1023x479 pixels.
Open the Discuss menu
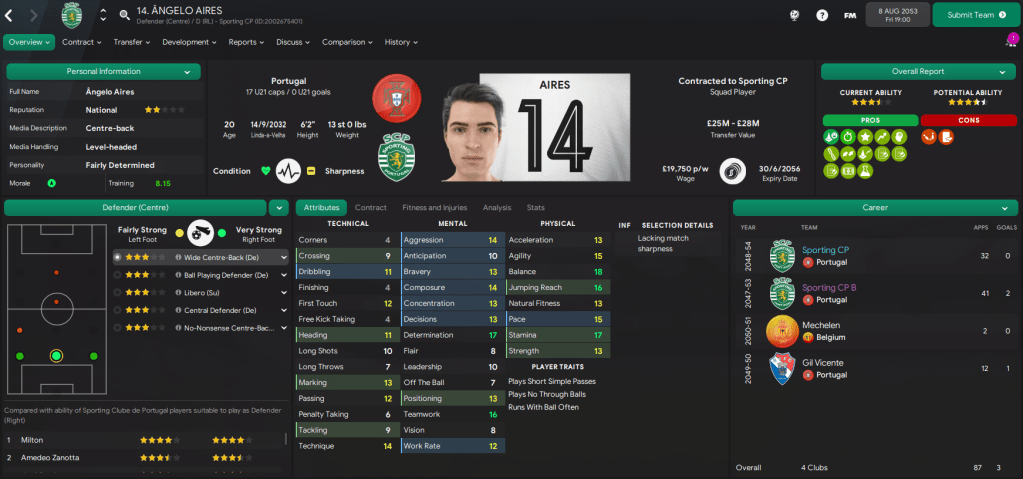(x=293, y=42)
